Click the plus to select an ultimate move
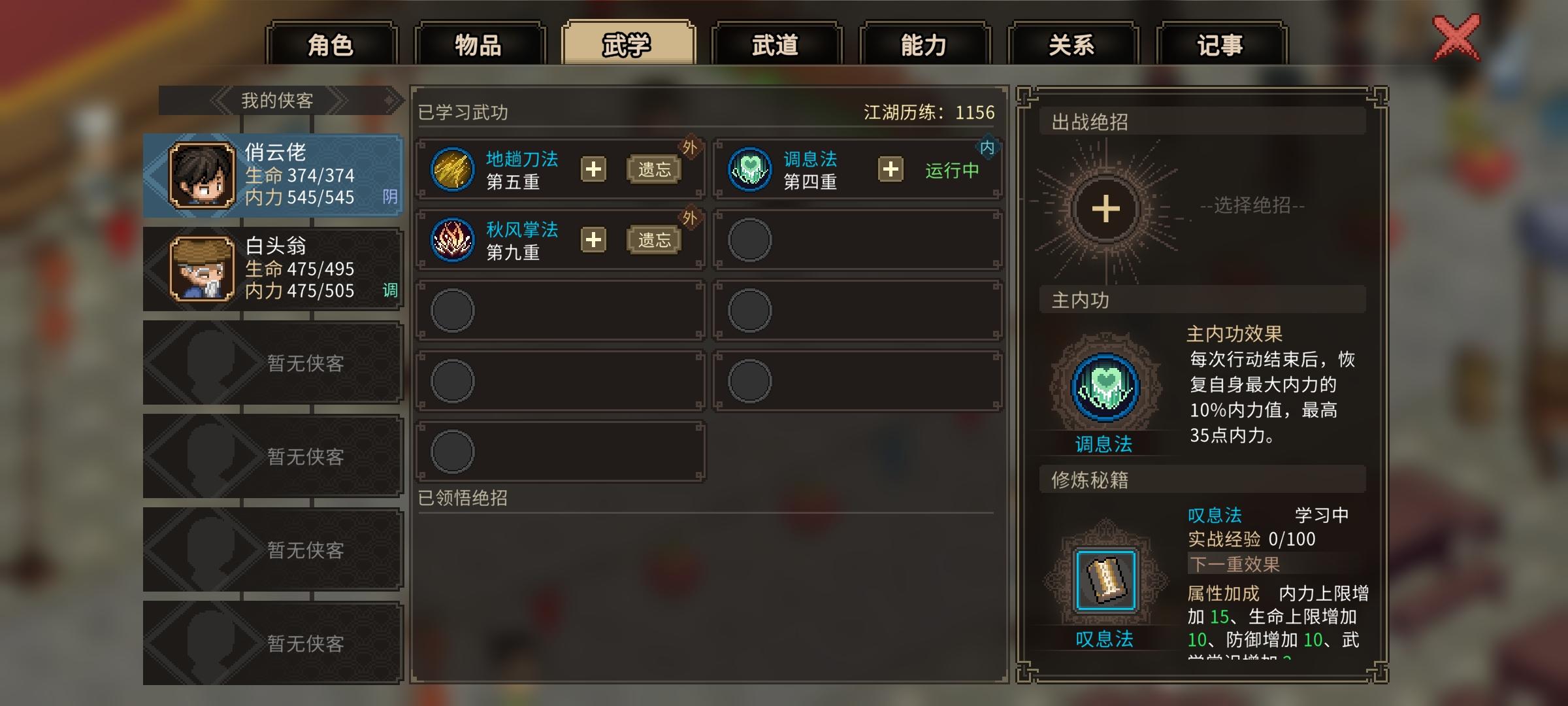Screen dimensions: 1568x706 (1106, 208)
